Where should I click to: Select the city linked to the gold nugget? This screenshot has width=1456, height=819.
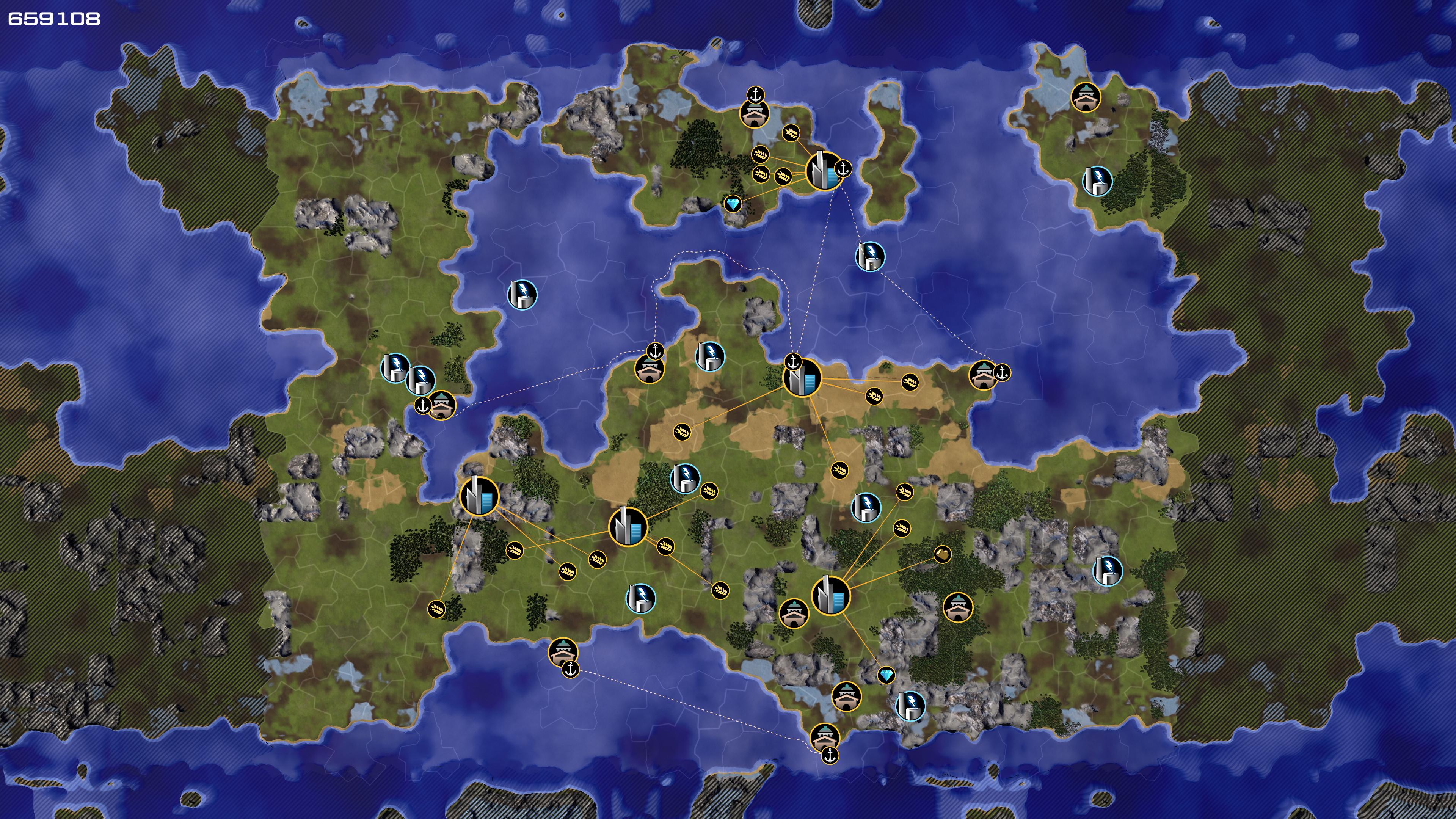(830, 595)
